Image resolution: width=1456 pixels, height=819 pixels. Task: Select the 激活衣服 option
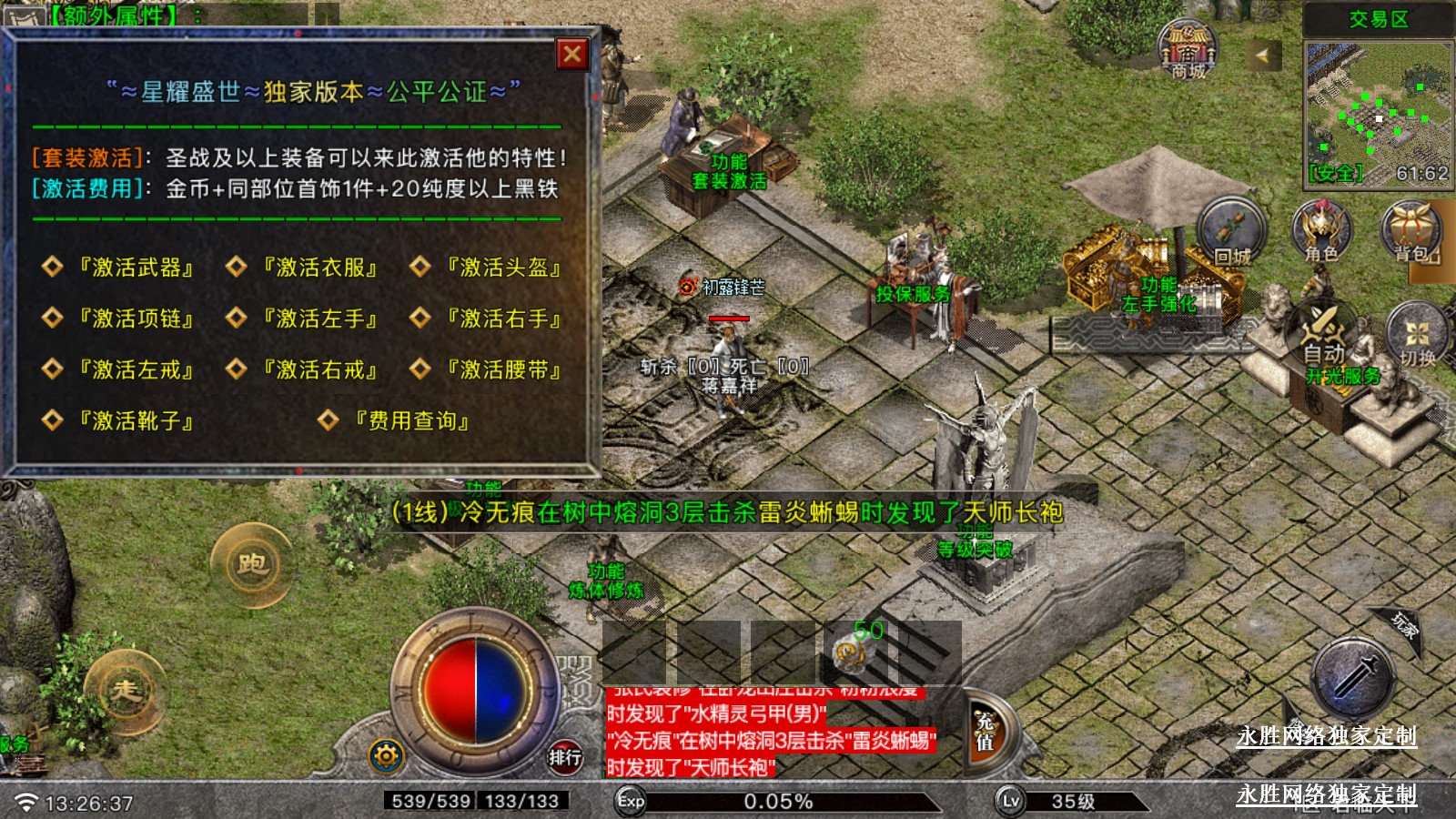coord(319,268)
